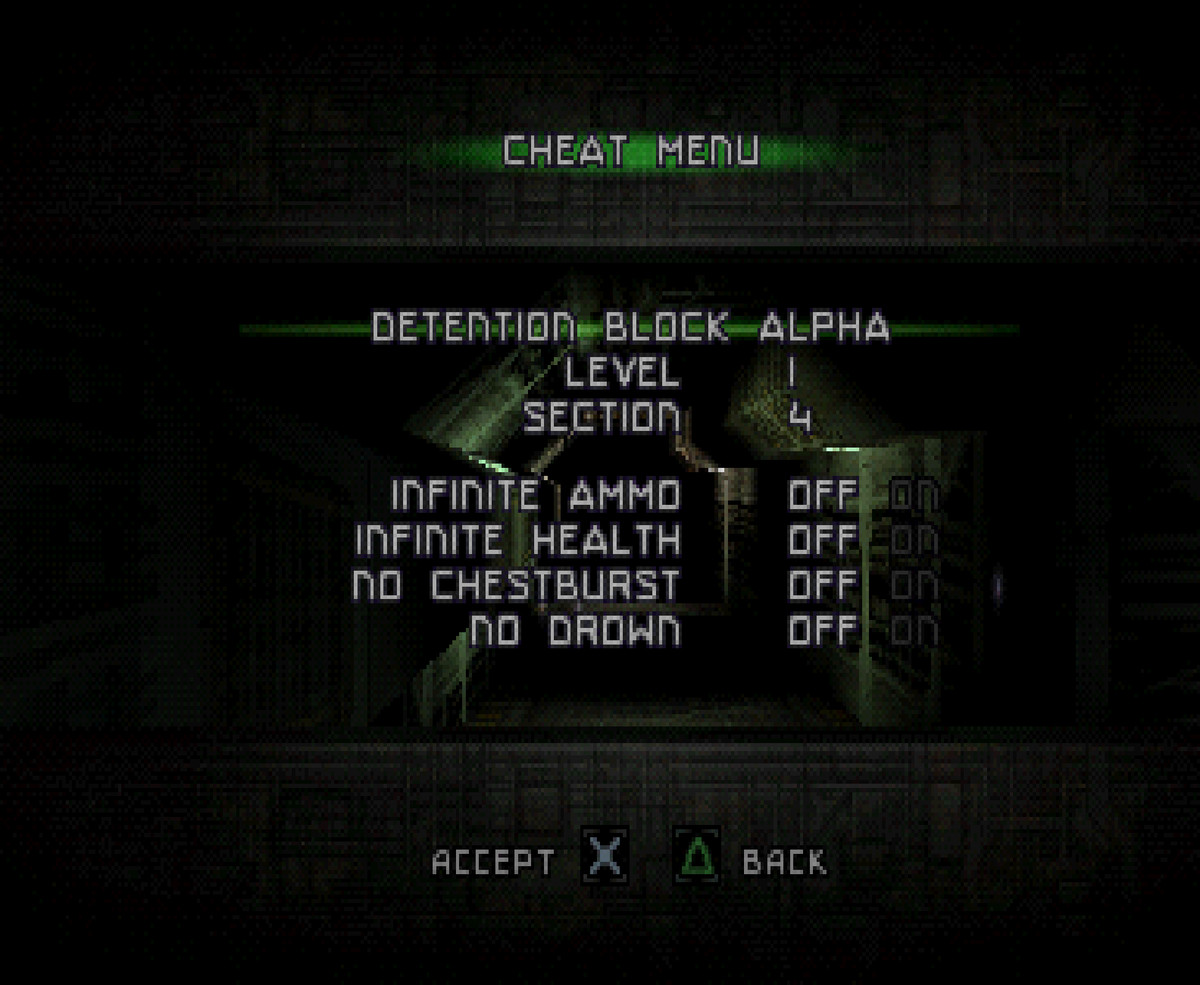This screenshot has width=1200, height=985.
Task: Enable Infinite Health with On
Action: (x=914, y=540)
